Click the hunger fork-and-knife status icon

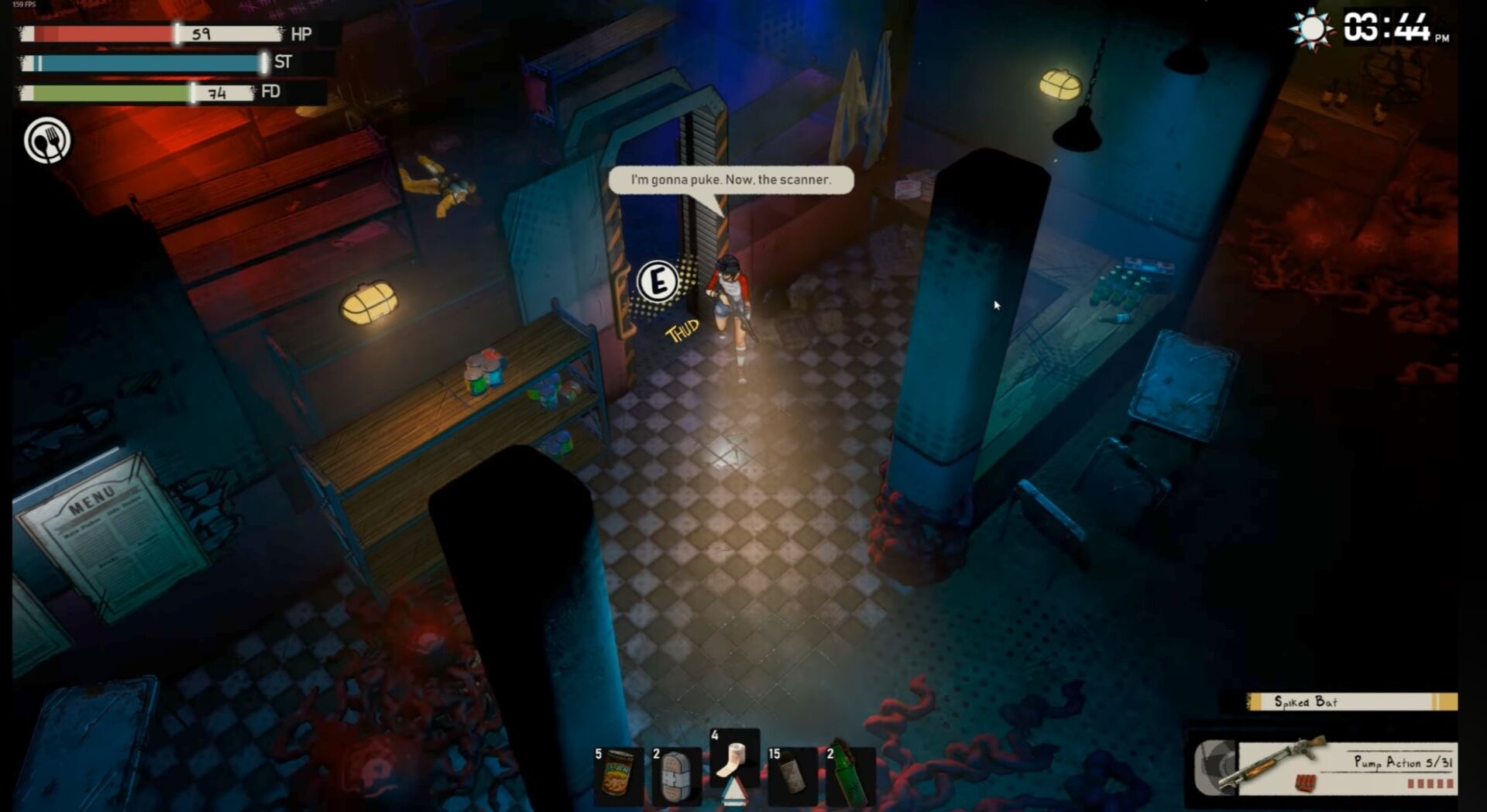click(47, 141)
